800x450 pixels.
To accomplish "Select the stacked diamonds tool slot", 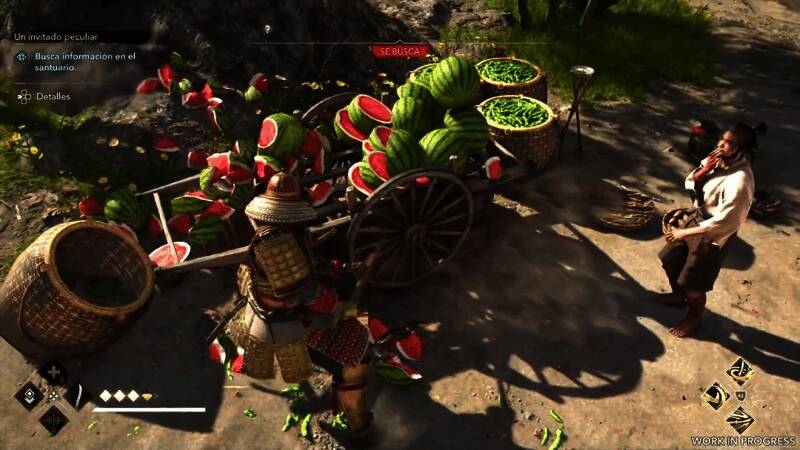I will [29, 396].
